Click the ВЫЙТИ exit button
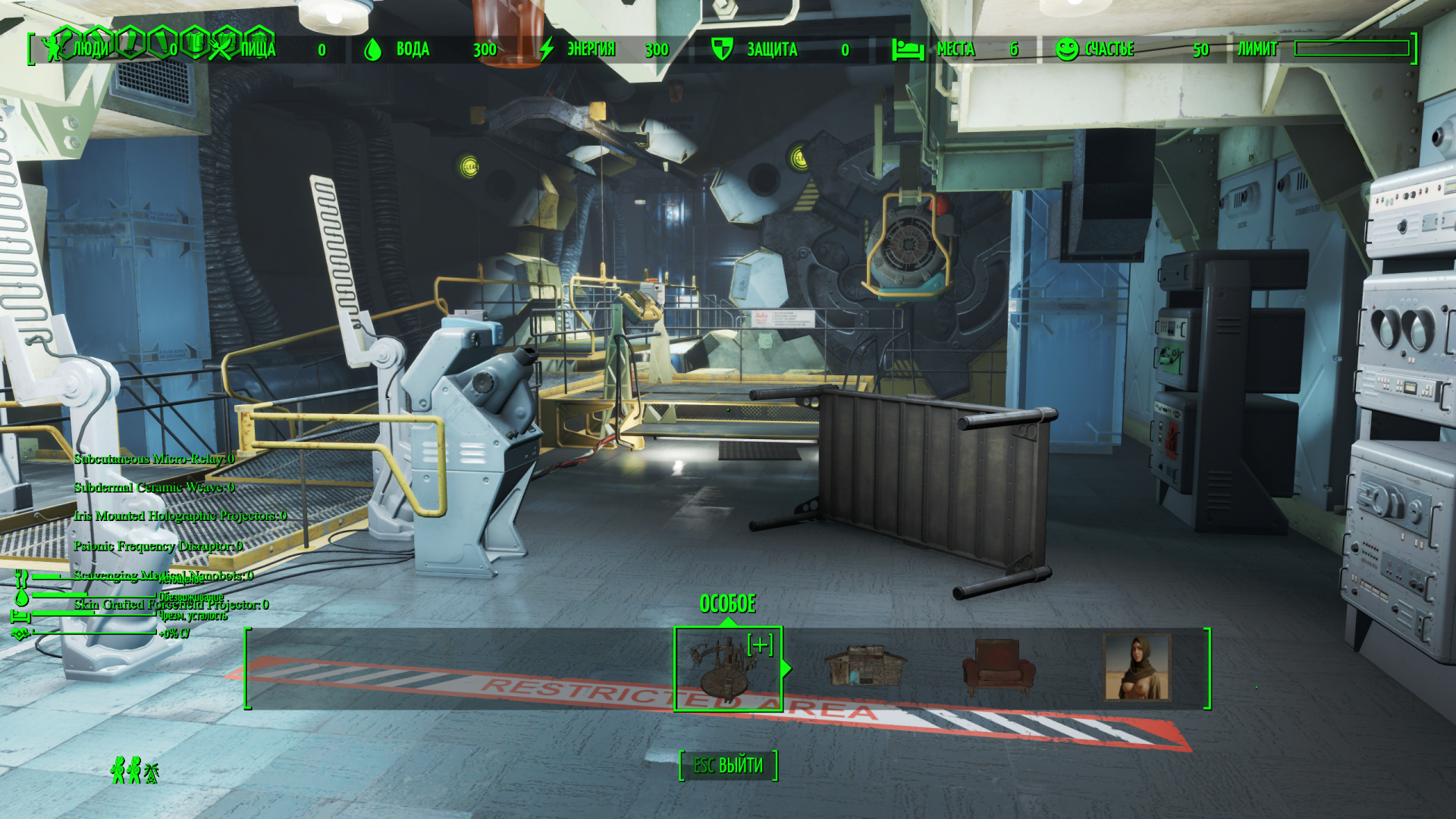This screenshot has height=819, width=1456. tap(728, 765)
